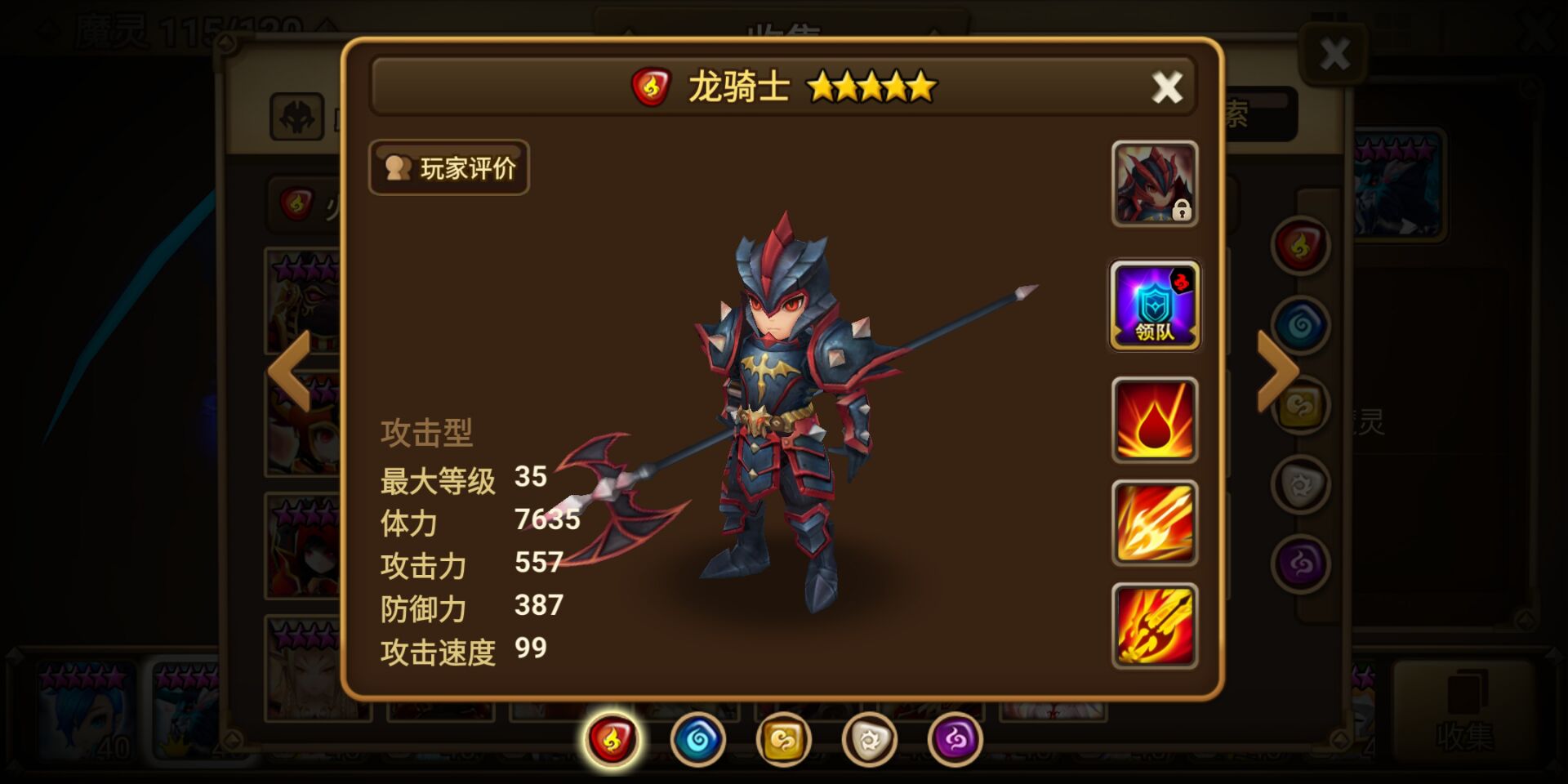Select the fire element icon on the right panel
The image size is (1568, 784).
pos(1300,245)
